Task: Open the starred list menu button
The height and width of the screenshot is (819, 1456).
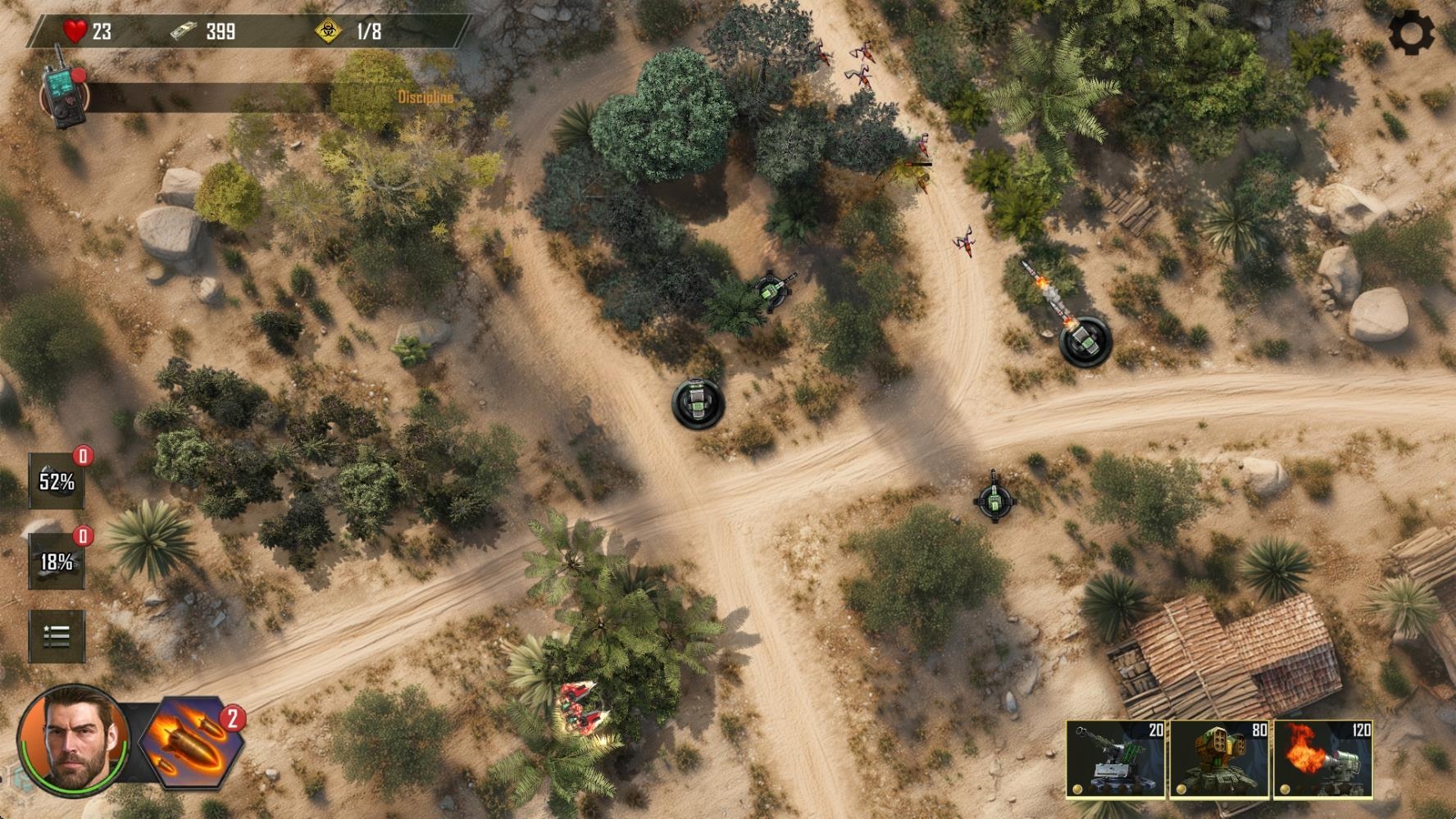Action: click(x=57, y=636)
